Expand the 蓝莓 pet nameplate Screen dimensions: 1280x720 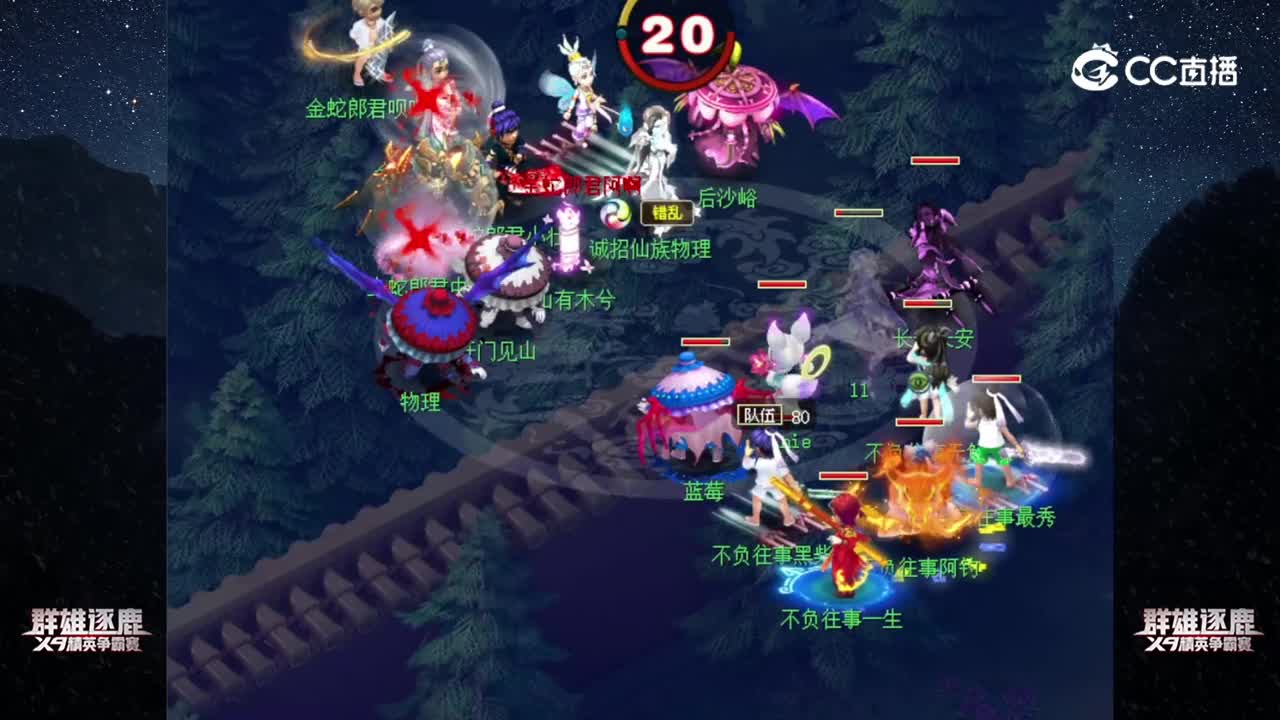click(705, 489)
